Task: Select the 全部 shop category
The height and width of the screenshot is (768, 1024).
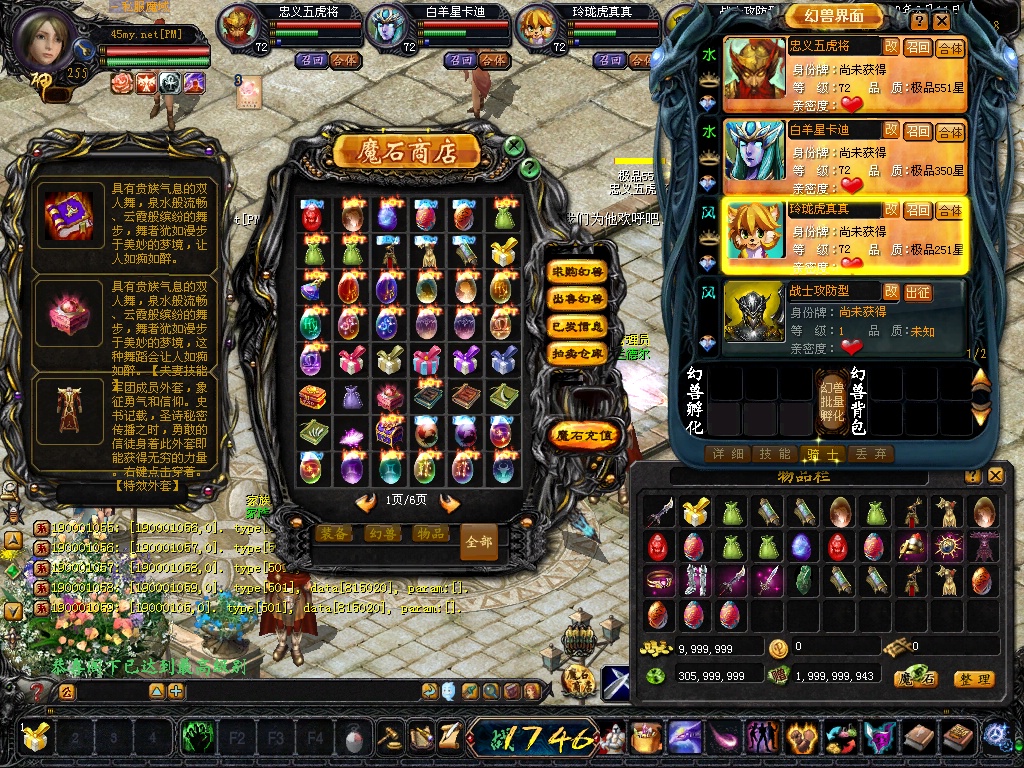Action: 479,542
